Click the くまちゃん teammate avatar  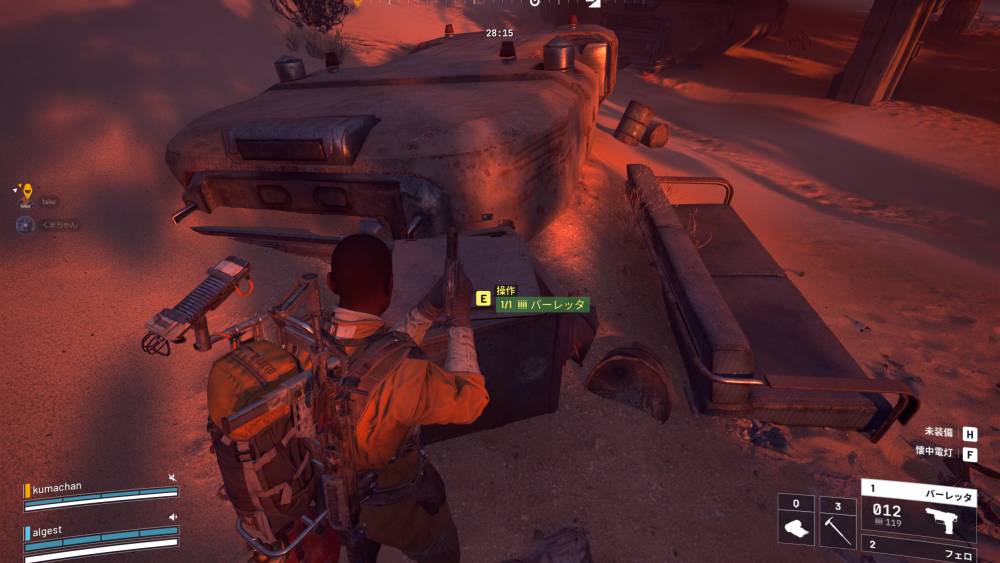pos(25,225)
